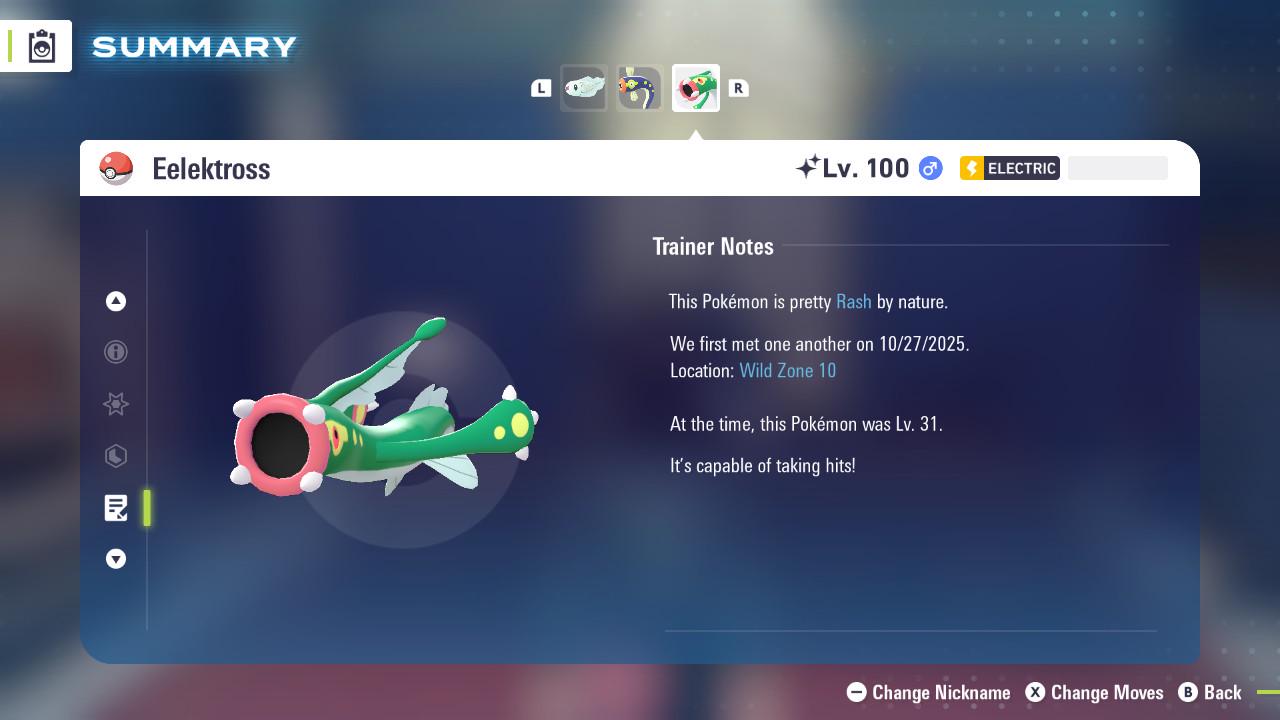
Task: Switch to the Eelektrik party thumbnail
Action: (640, 87)
